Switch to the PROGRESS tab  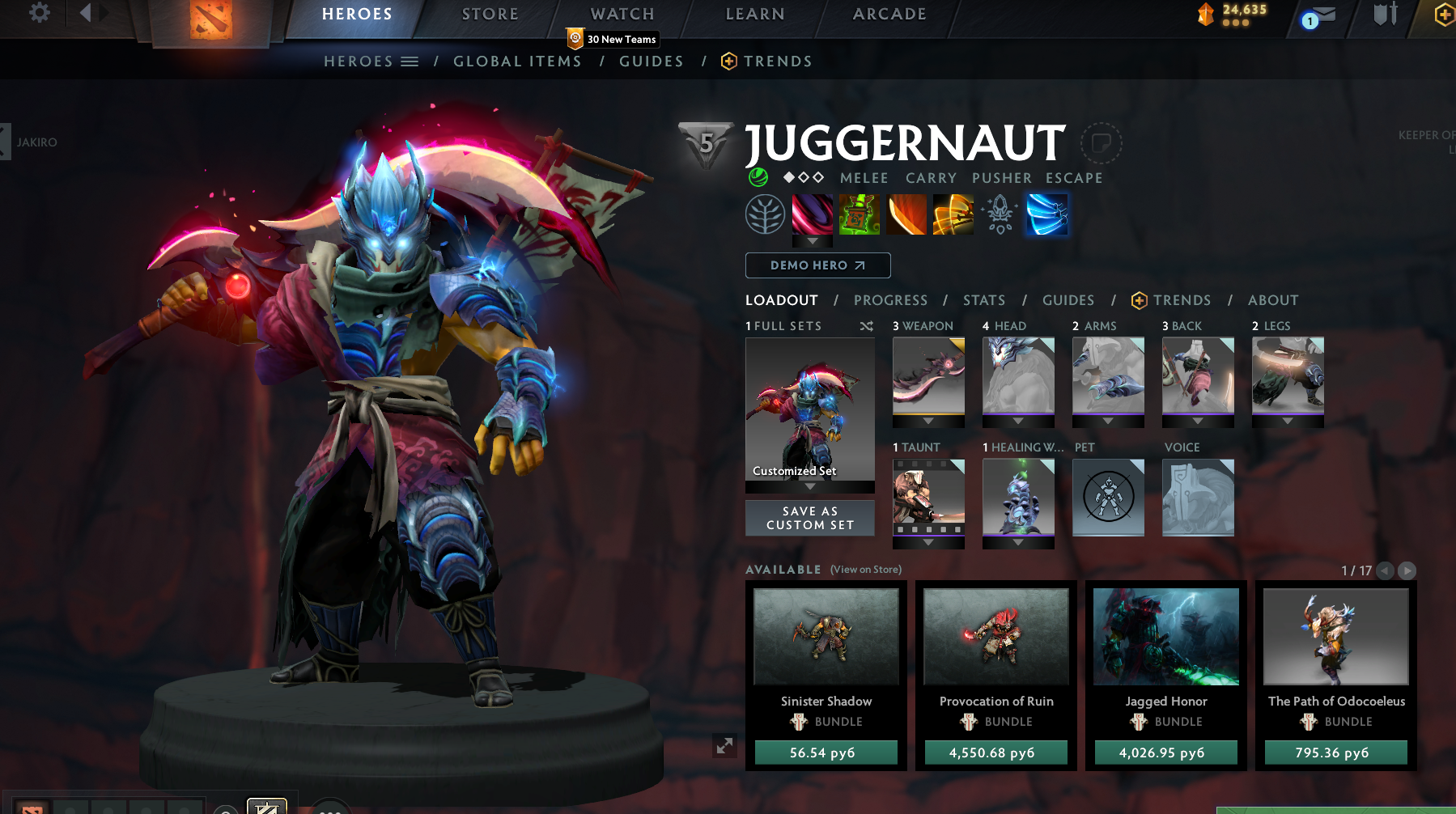point(890,300)
